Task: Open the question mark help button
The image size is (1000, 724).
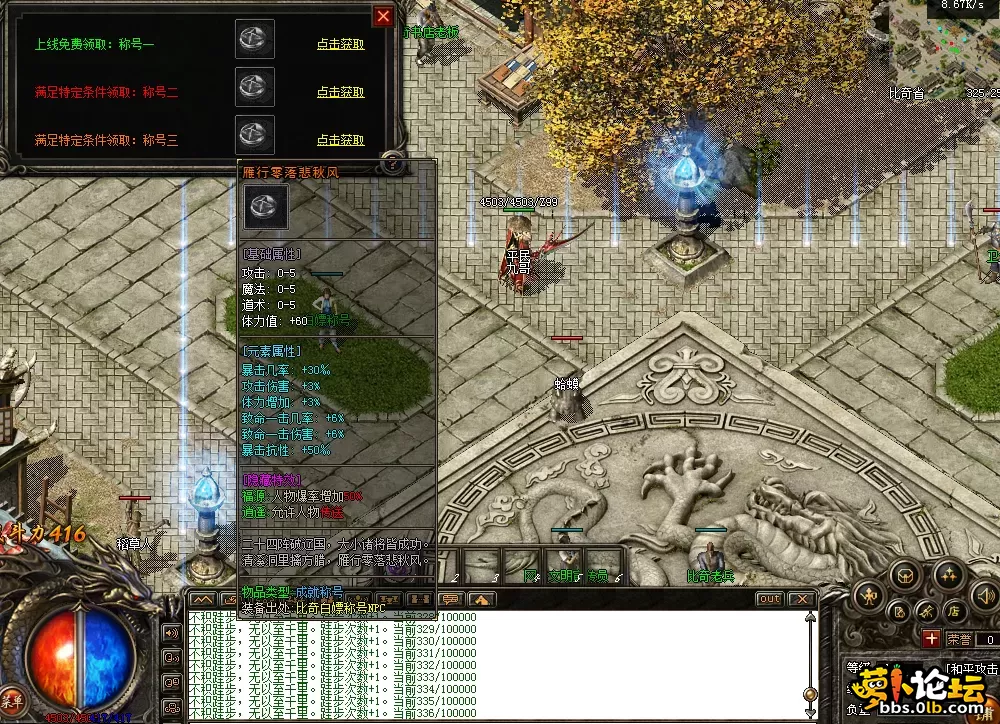Action: click(x=393, y=163)
